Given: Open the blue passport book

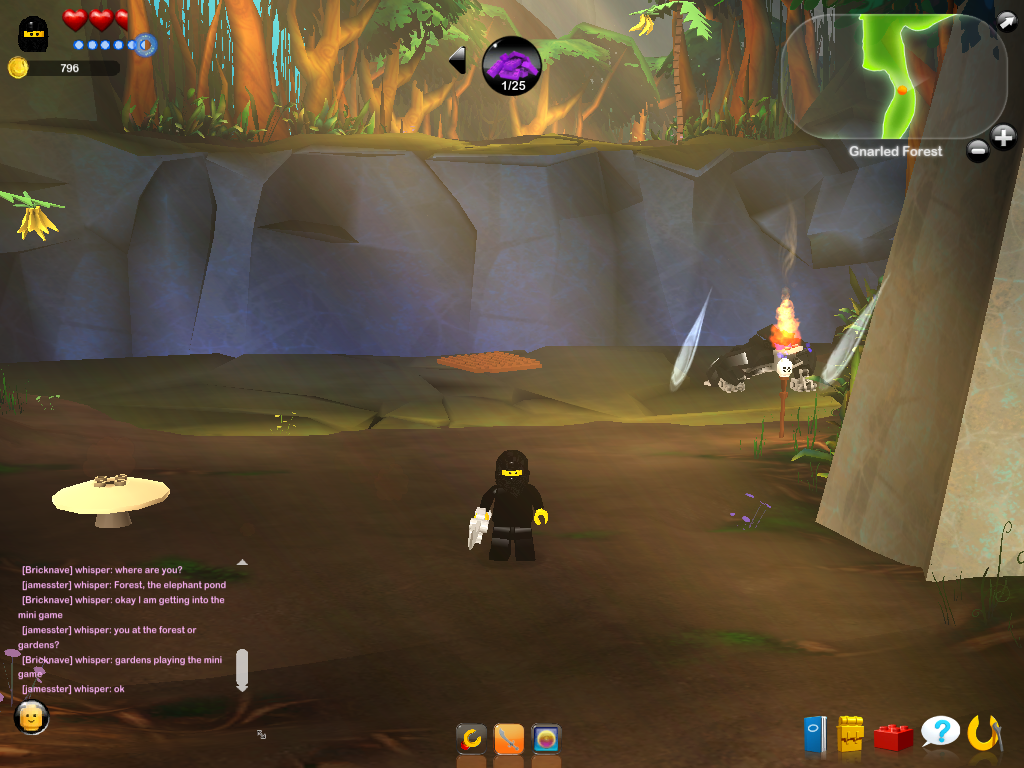Looking at the screenshot, I should (x=815, y=735).
